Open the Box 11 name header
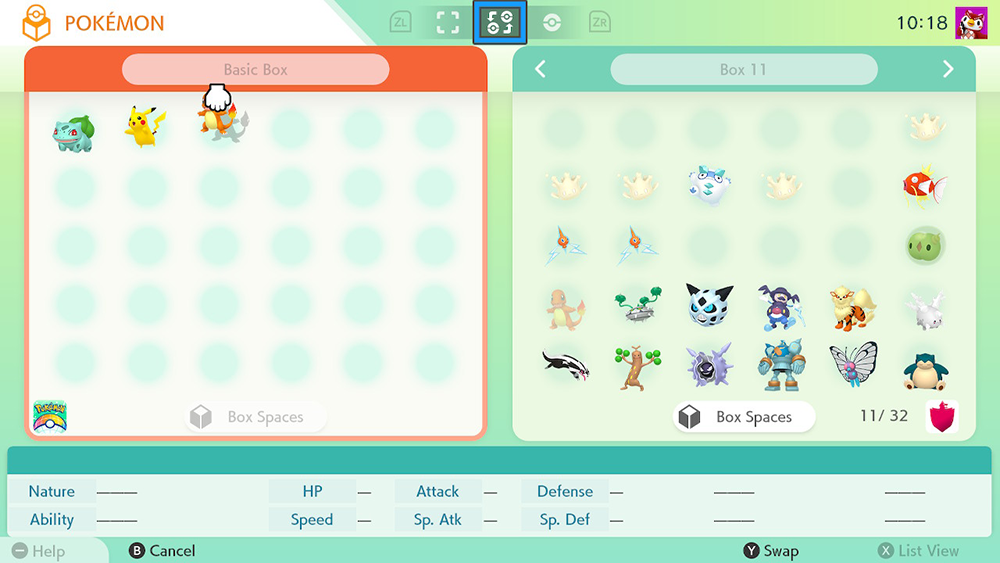 [743, 70]
